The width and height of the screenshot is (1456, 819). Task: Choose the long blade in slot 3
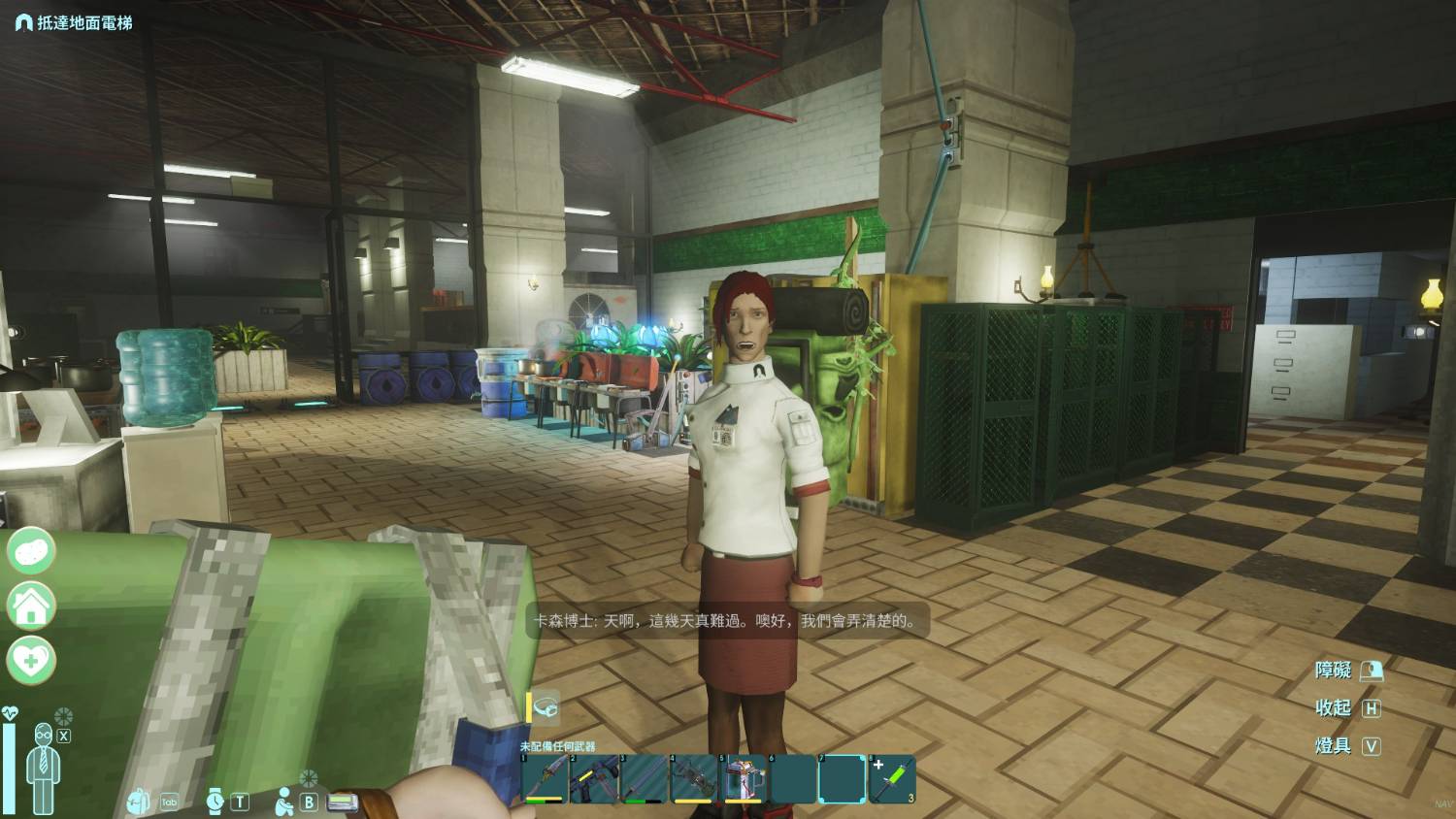coord(643,779)
